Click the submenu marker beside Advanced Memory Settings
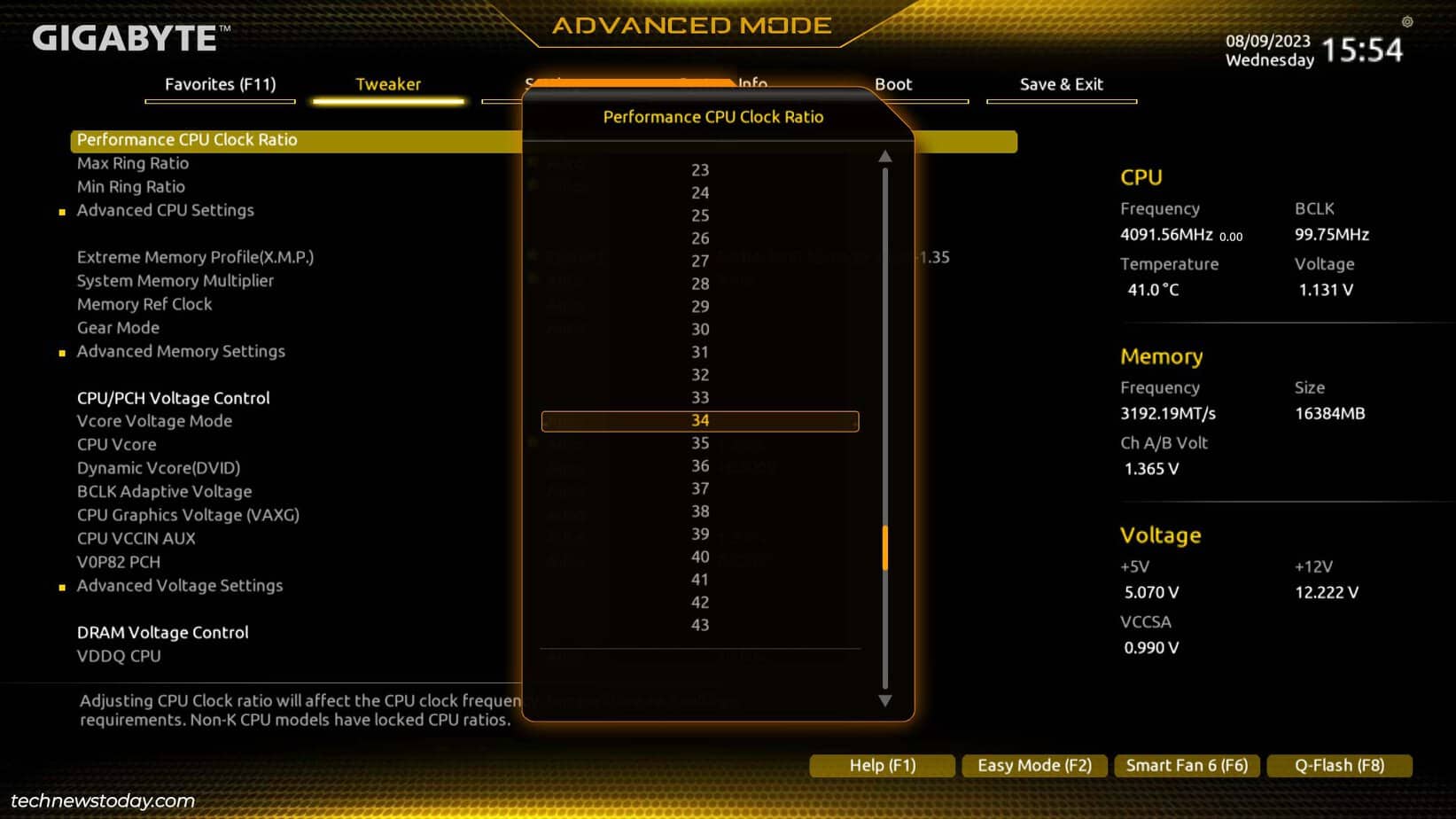The image size is (1456, 819). click(61, 352)
